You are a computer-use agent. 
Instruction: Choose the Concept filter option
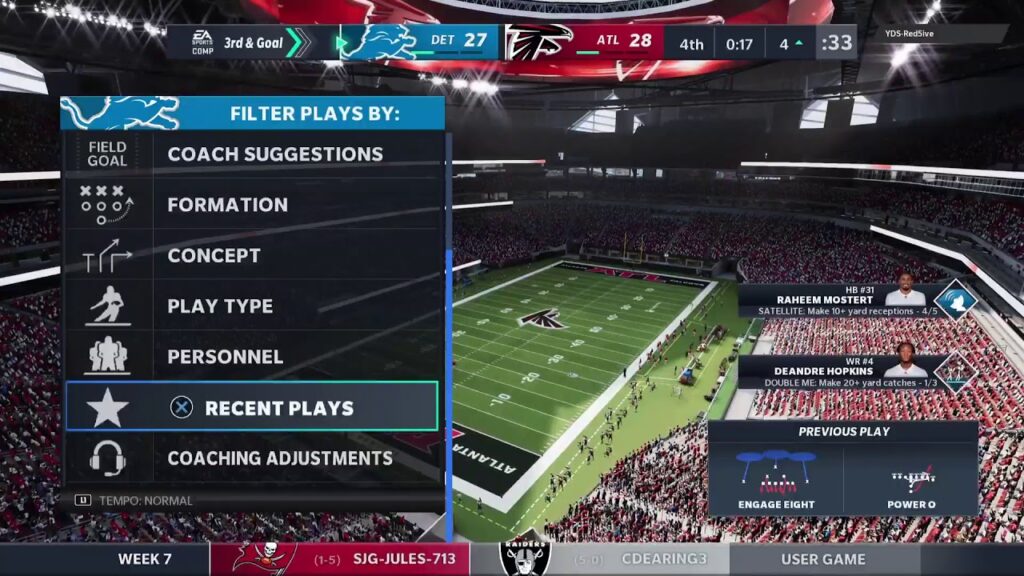coord(252,256)
